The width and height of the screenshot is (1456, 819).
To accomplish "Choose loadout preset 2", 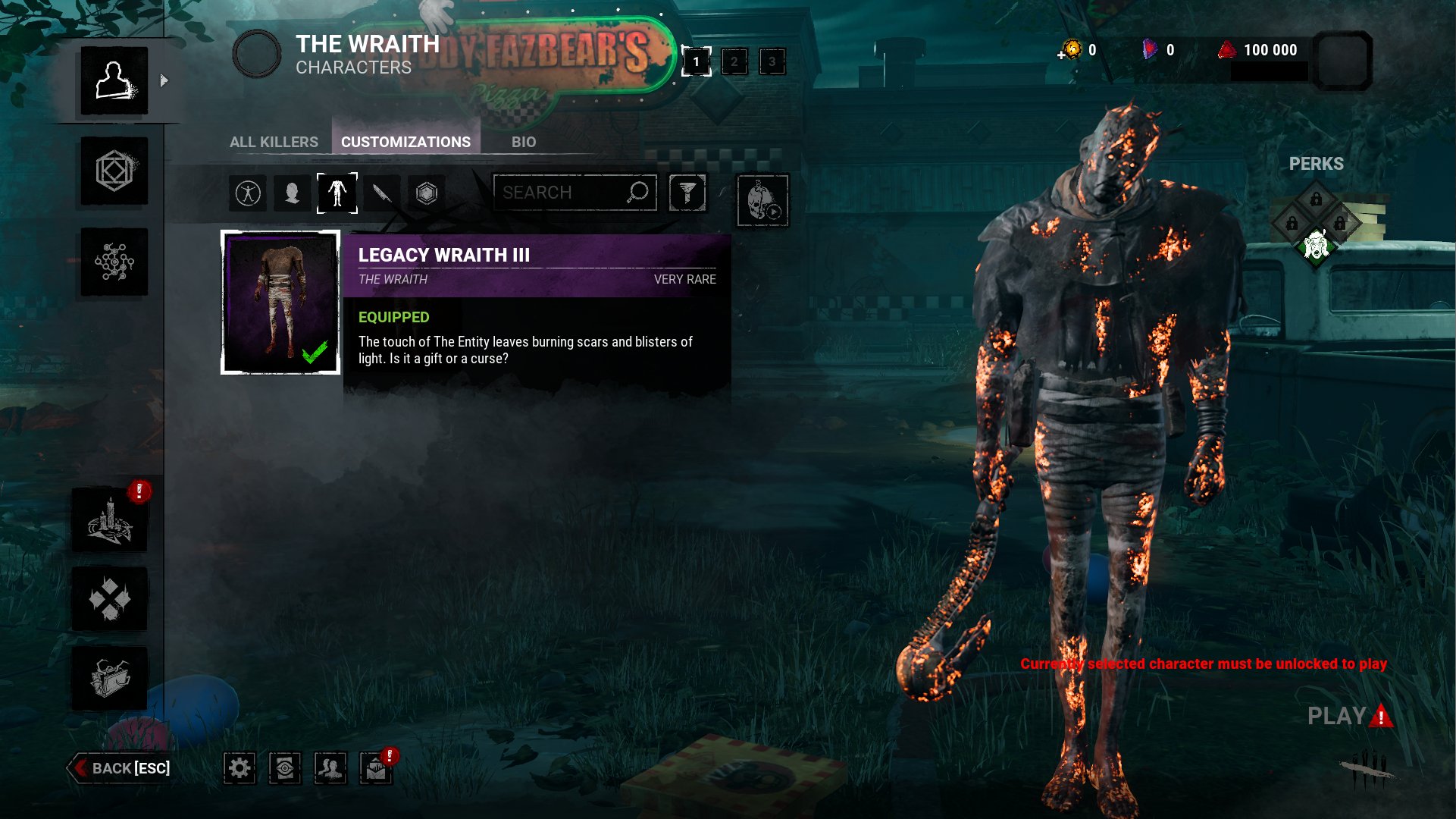I will tap(734, 61).
